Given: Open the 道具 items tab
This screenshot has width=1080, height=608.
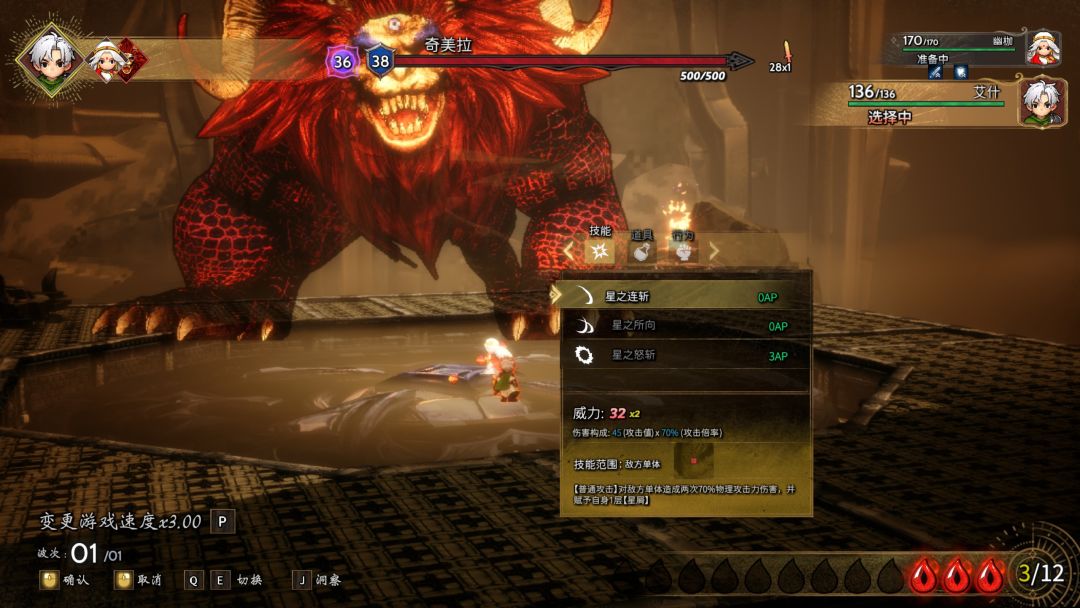Looking at the screenshot, I should point(642,252).
